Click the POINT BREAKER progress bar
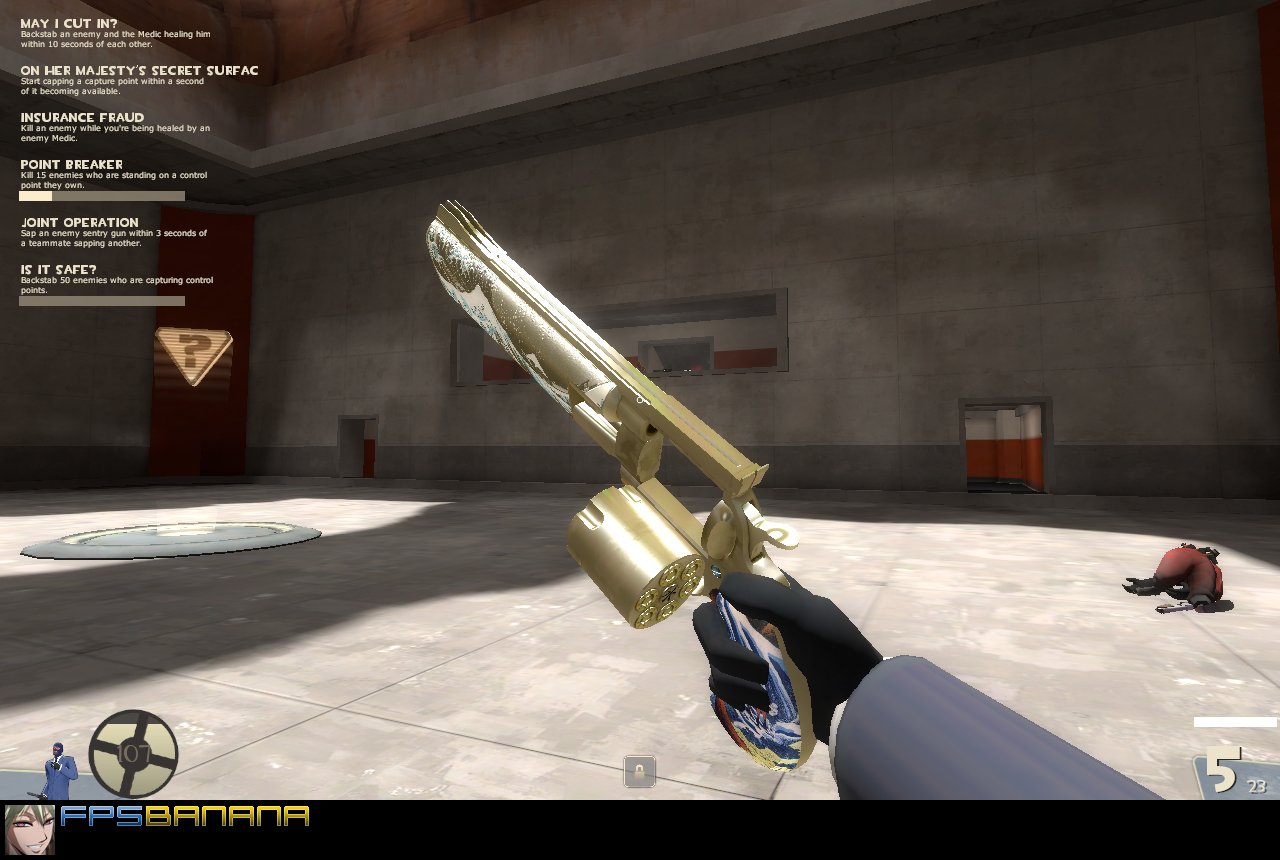 (x=100, y=195)
